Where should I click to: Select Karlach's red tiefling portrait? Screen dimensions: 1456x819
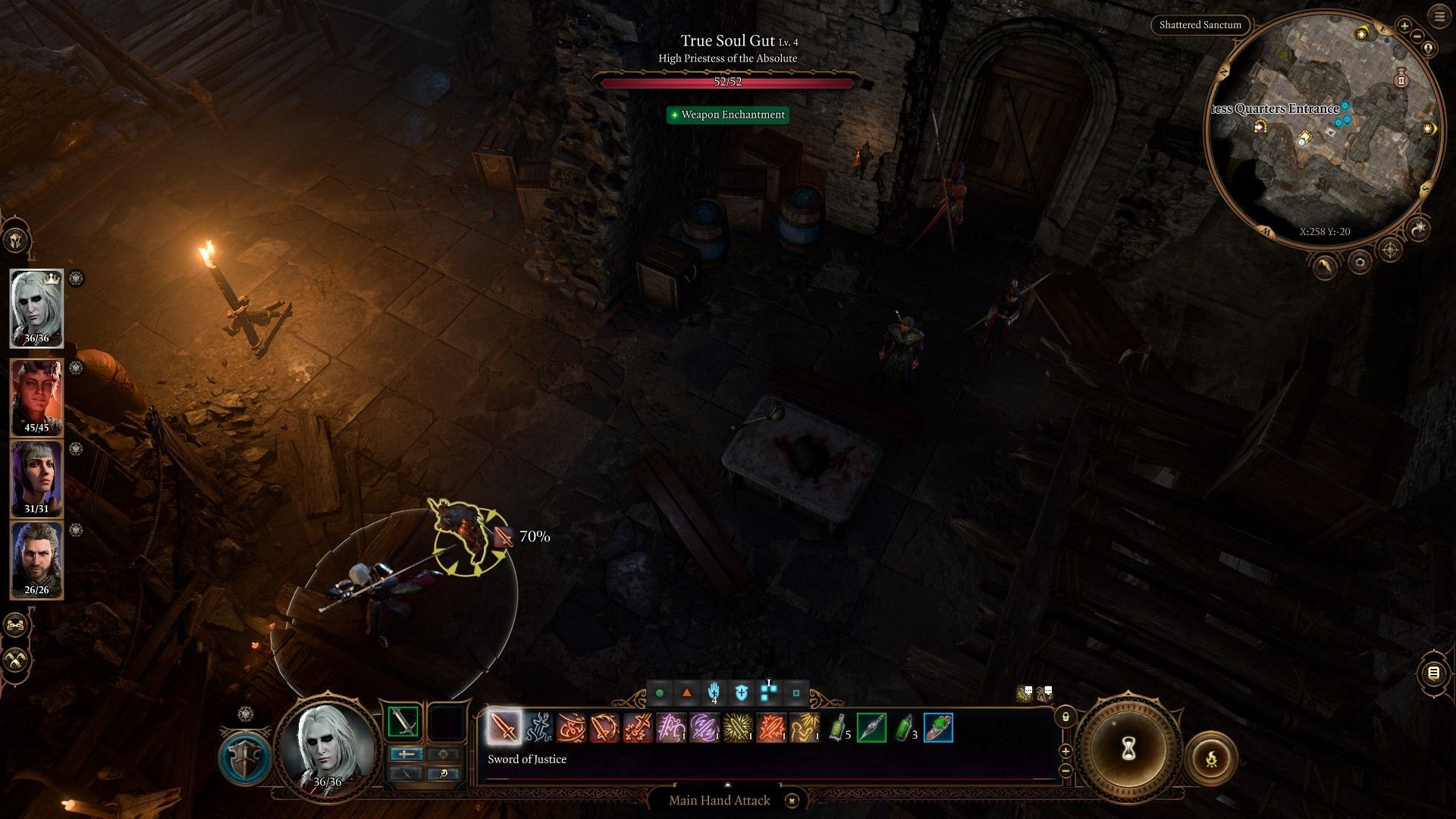[x=36, y=397]
